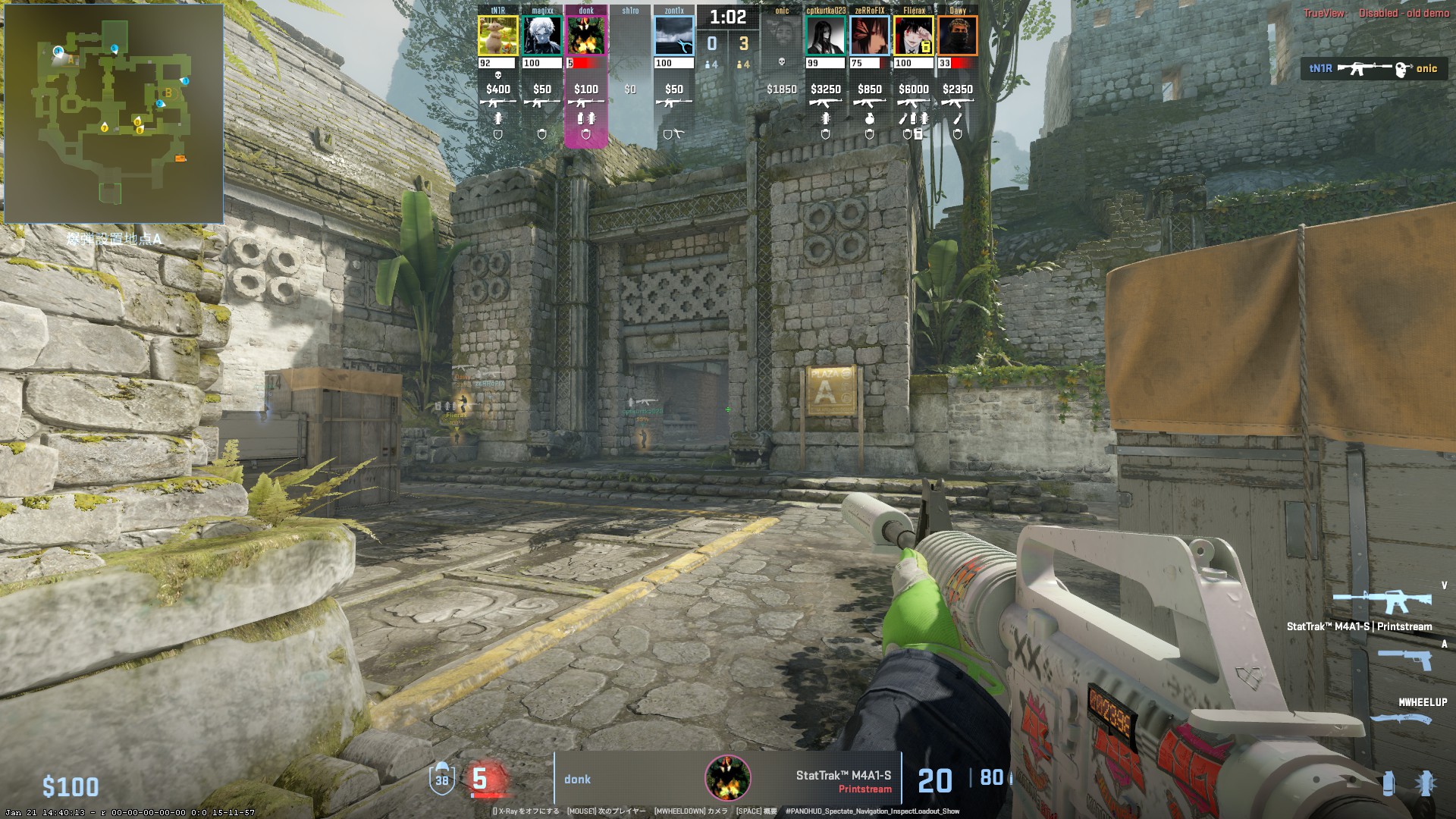Click donk's round avatar in the bottom panel

pos(728,778)
